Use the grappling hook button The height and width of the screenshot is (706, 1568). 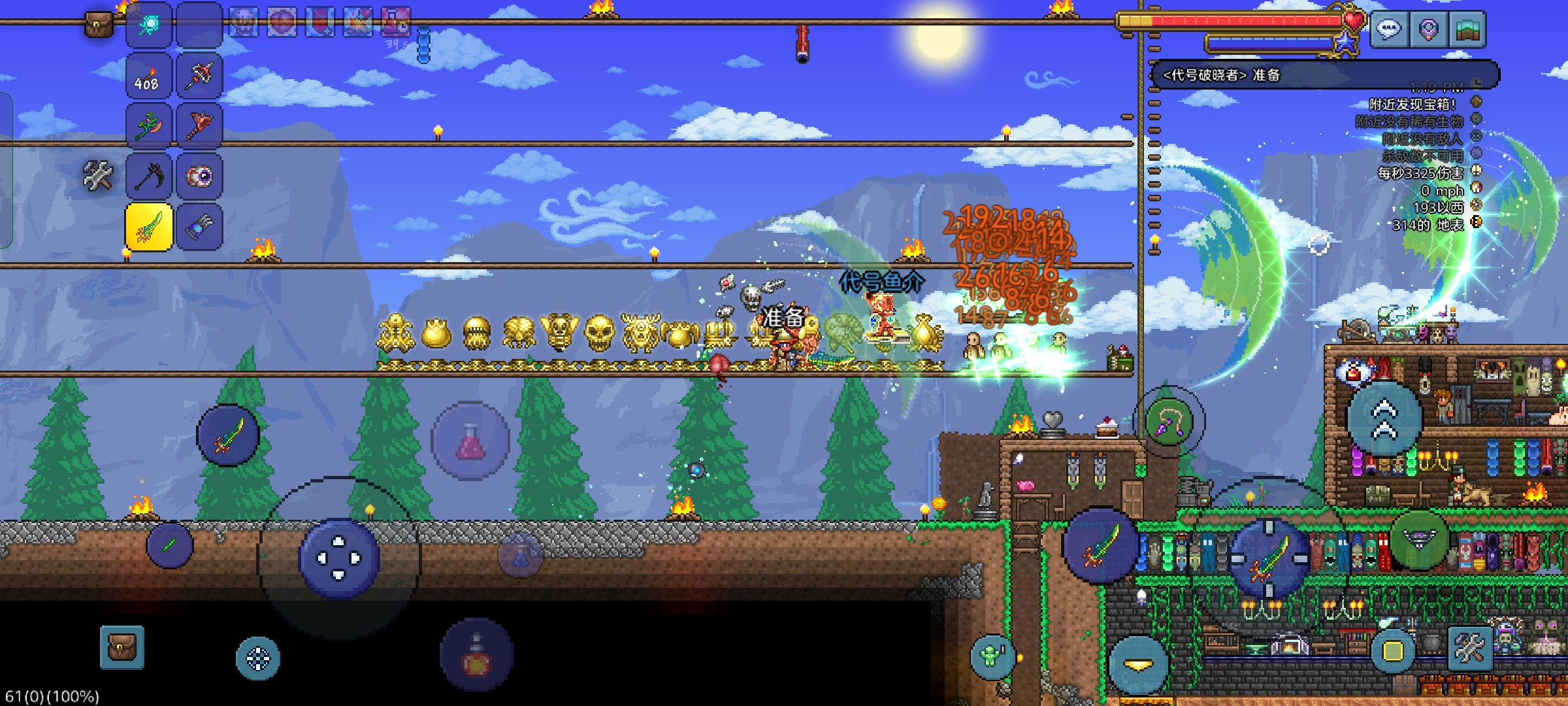click(x=1169, y=422)
